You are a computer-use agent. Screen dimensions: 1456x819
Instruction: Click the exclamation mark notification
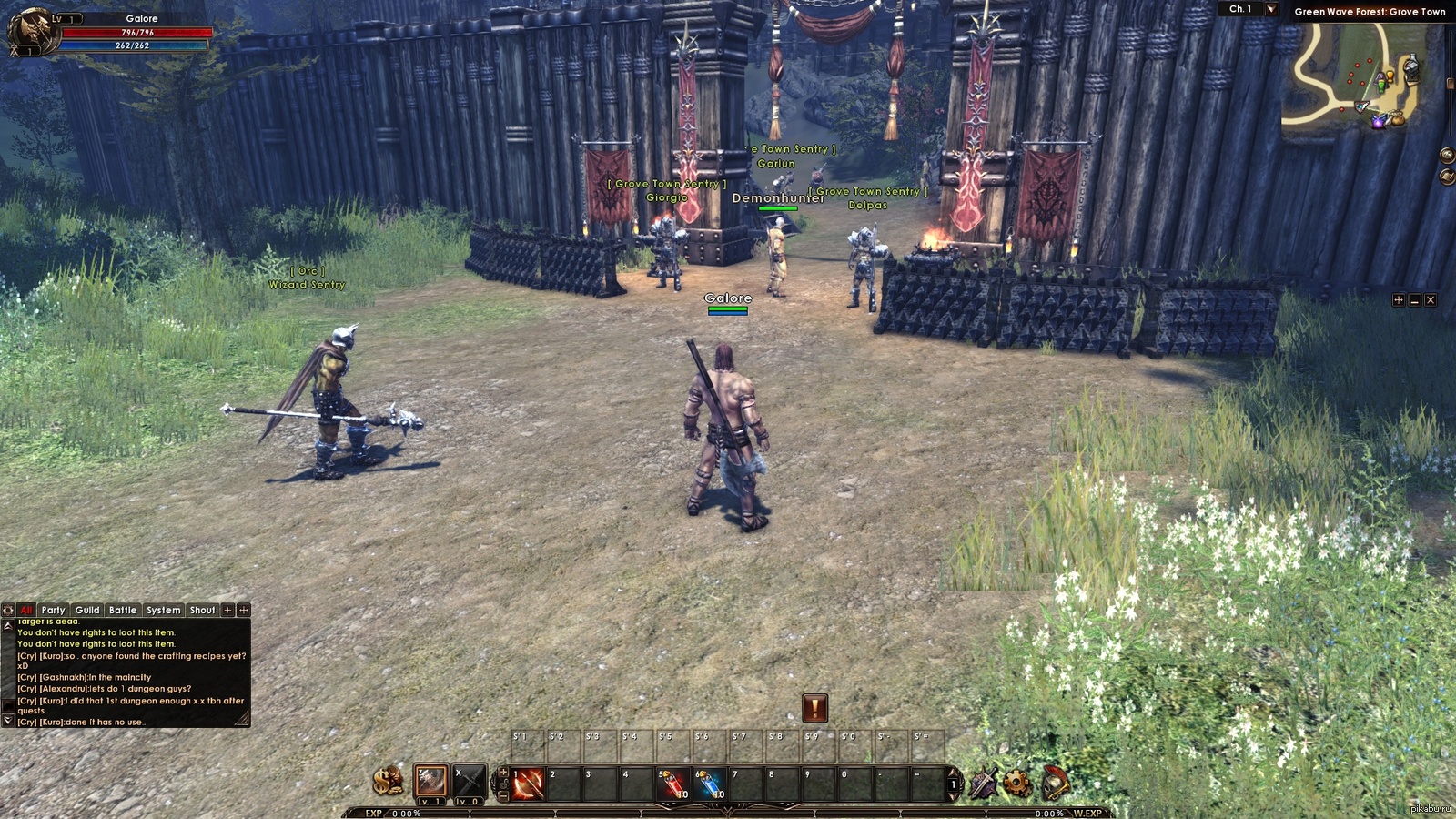814,707
